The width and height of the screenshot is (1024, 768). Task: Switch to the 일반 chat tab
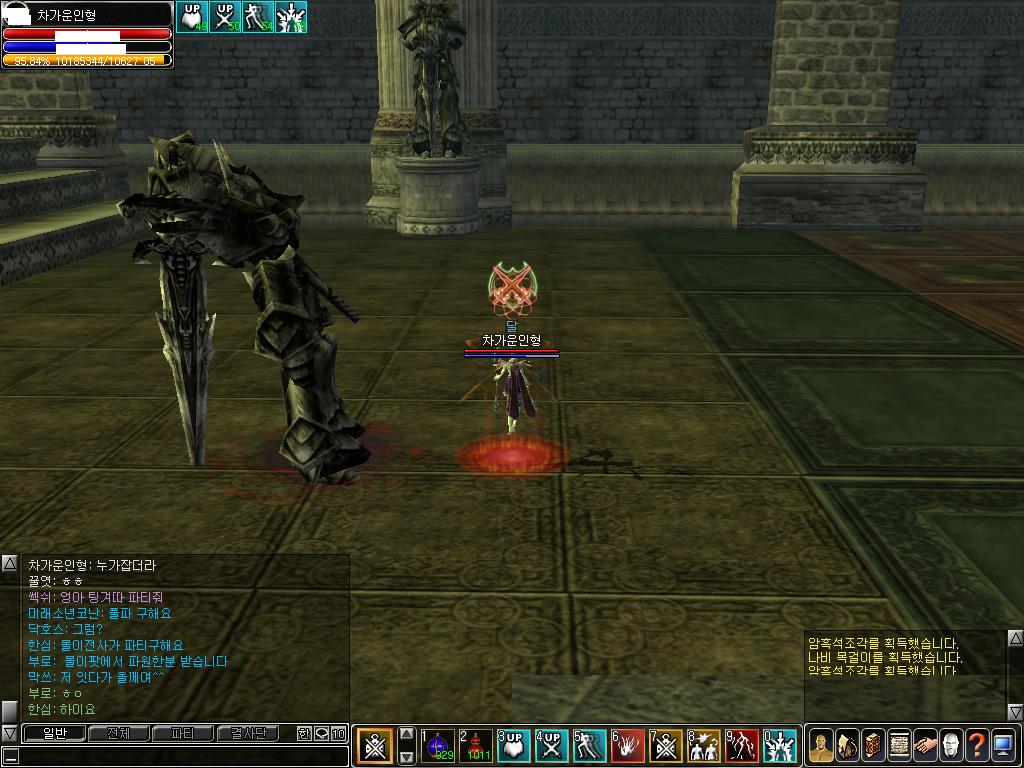tap(53, 734)
